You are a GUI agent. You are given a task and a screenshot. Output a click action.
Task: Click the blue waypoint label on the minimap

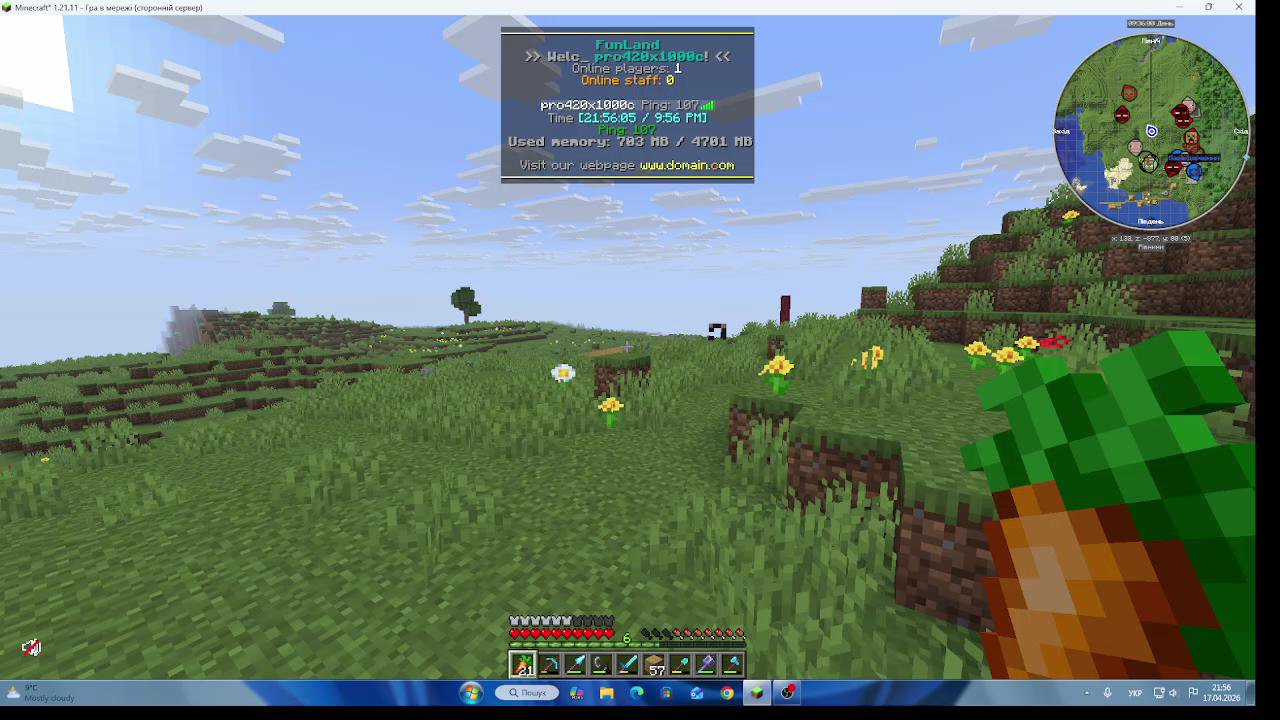coord(1195,158)
